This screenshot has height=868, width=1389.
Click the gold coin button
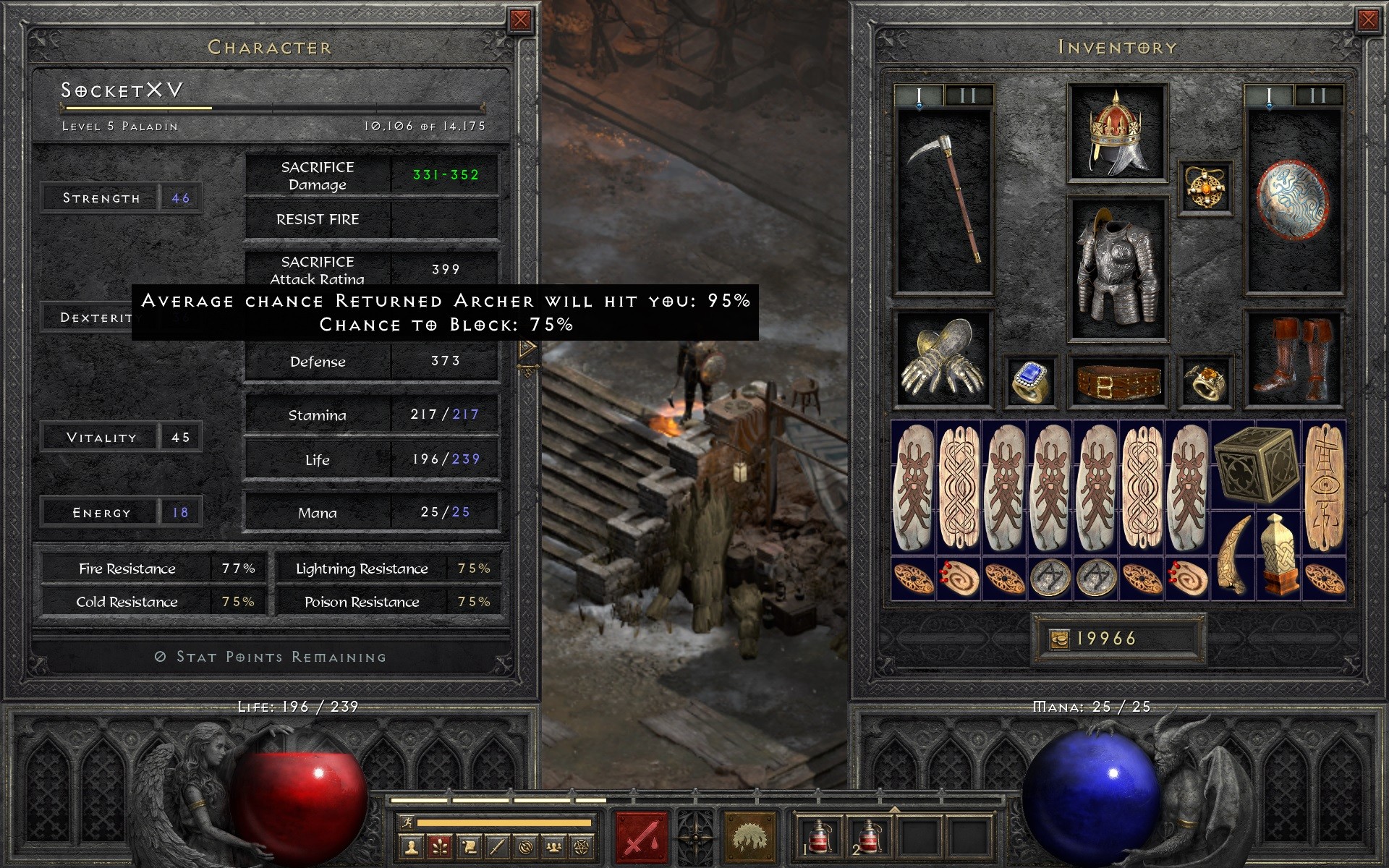click(1059, 639)
